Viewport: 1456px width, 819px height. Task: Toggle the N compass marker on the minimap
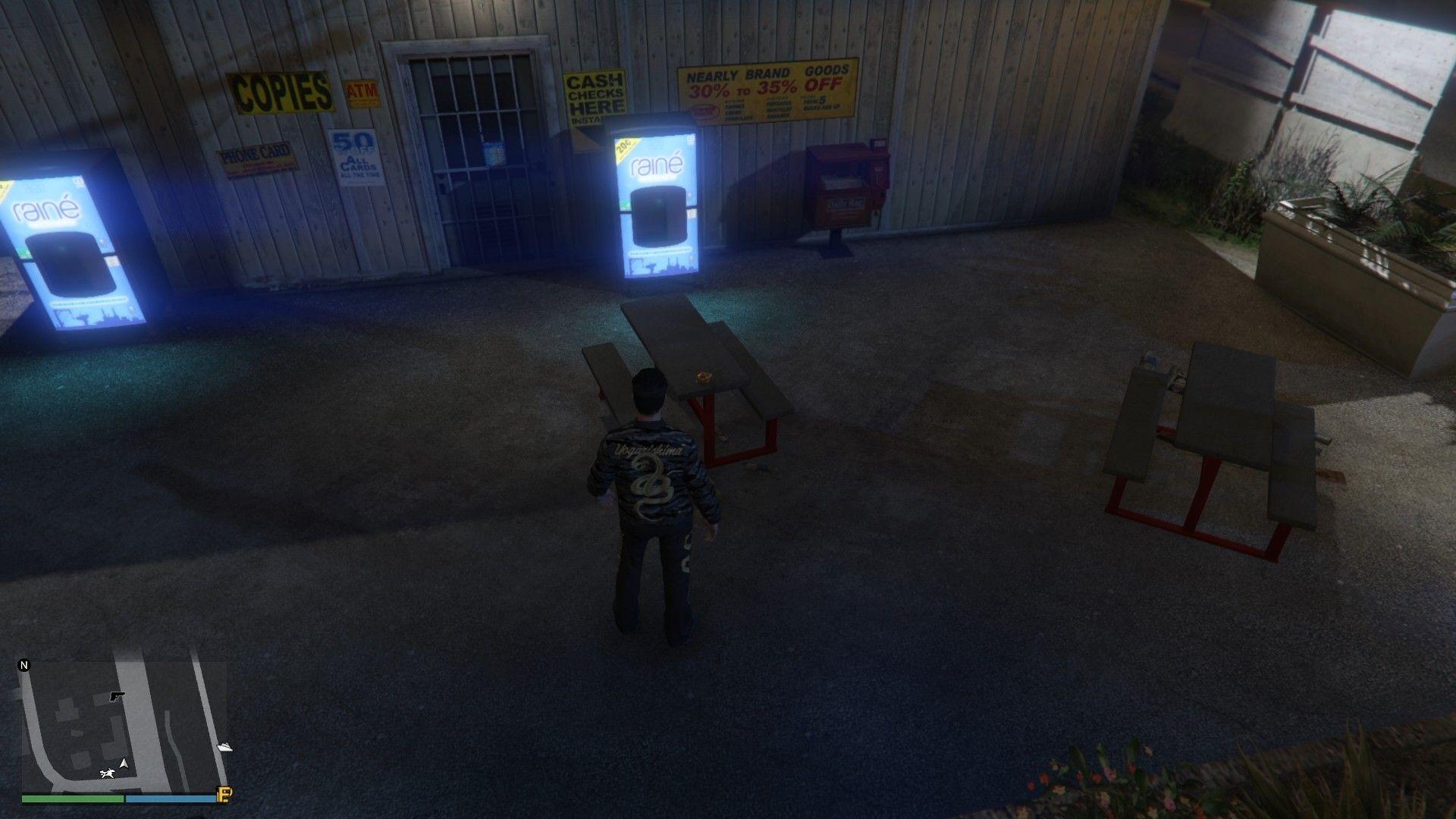pos(24,666)
